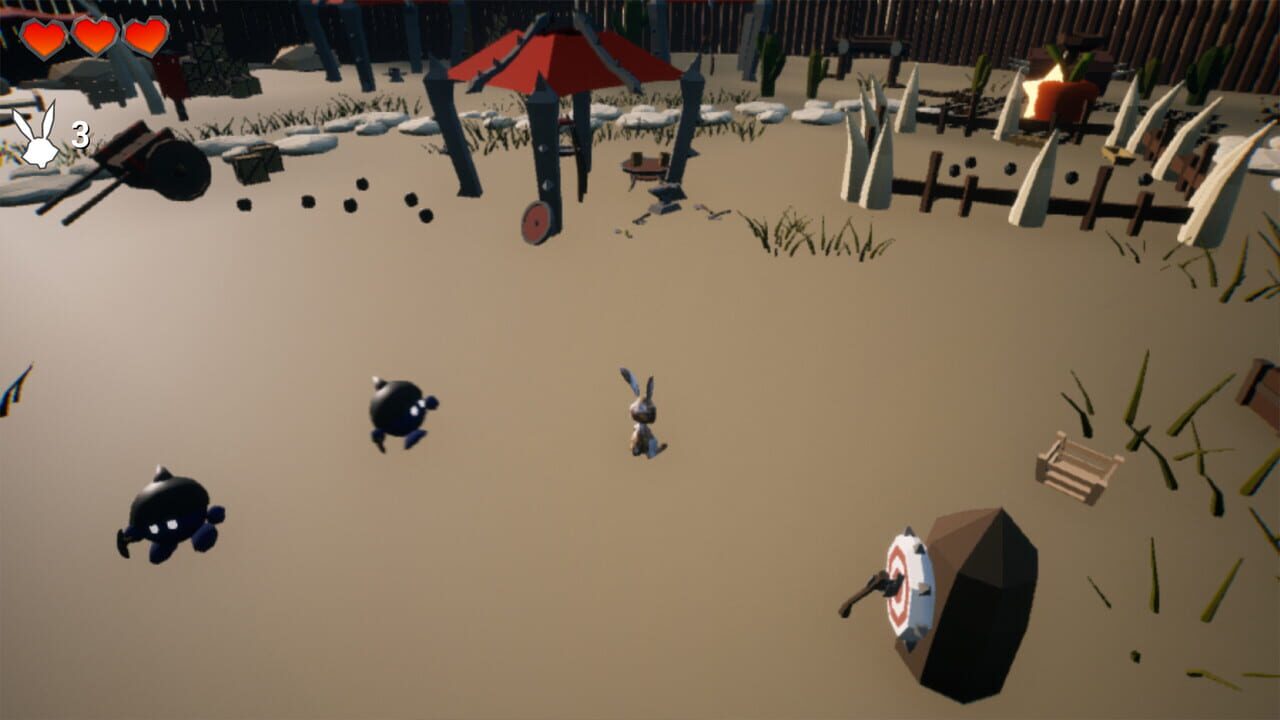Click the anvil under the umbrella
Viewport: 1280px width, 720px height.
click(x=667, y=198)
